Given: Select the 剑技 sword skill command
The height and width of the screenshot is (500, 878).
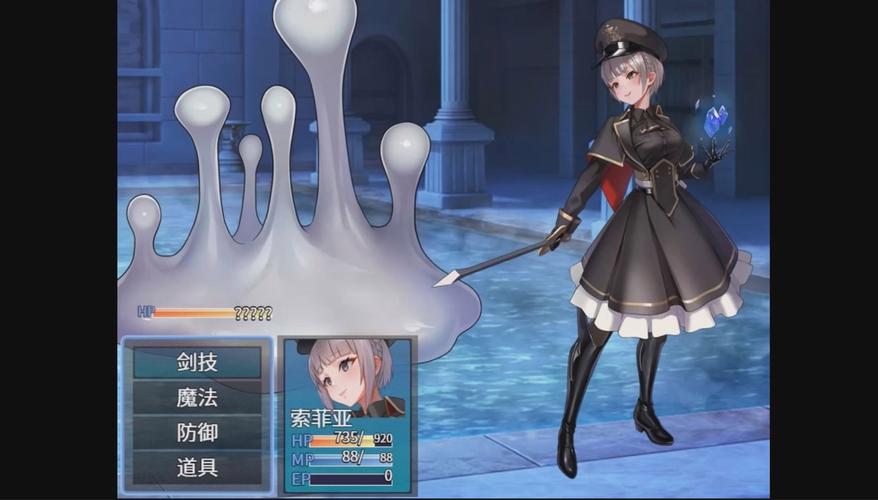Looking at the screenshot, I should (x=197, y=362).
